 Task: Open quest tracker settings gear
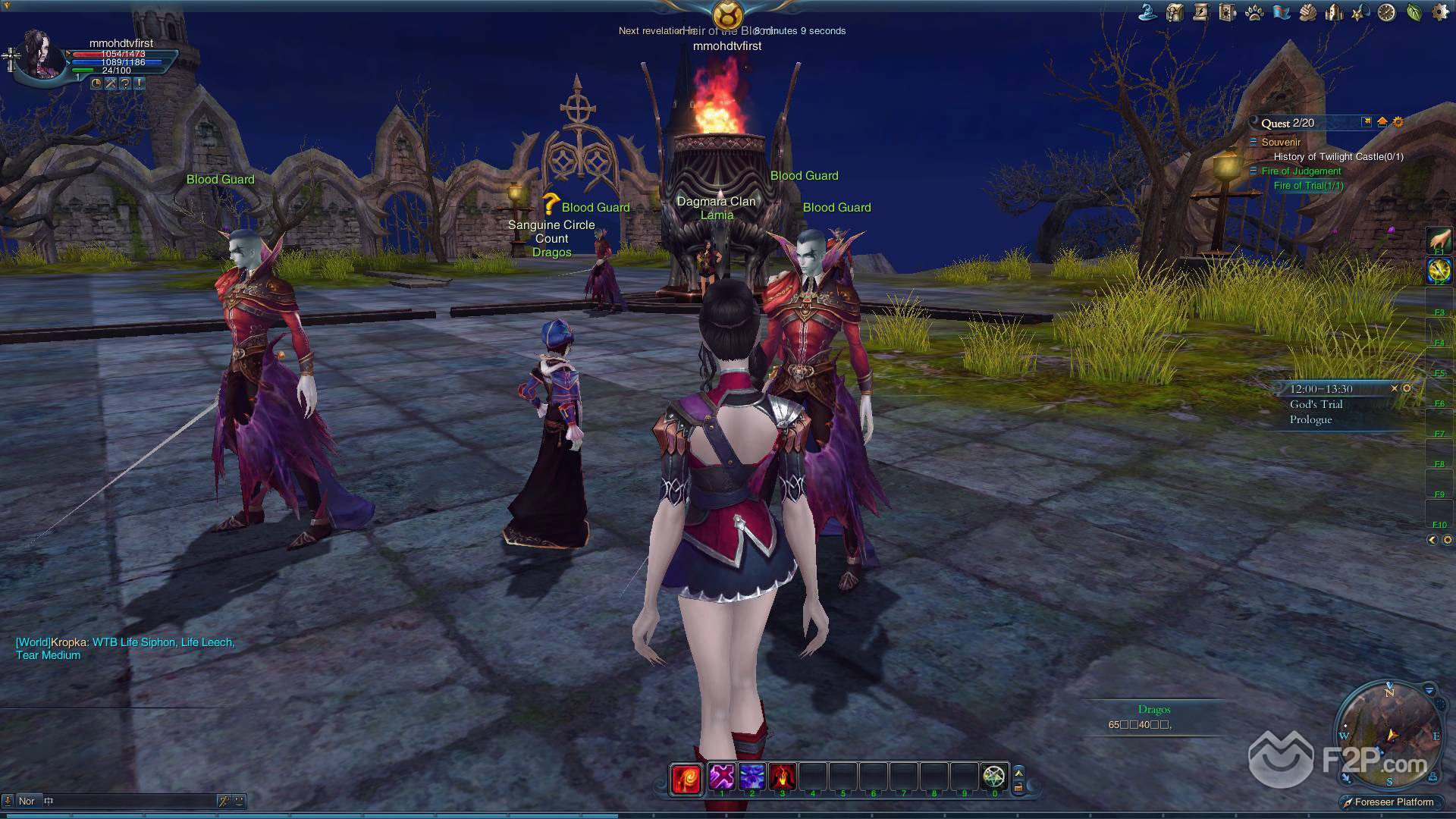(x=1398, y=122)
